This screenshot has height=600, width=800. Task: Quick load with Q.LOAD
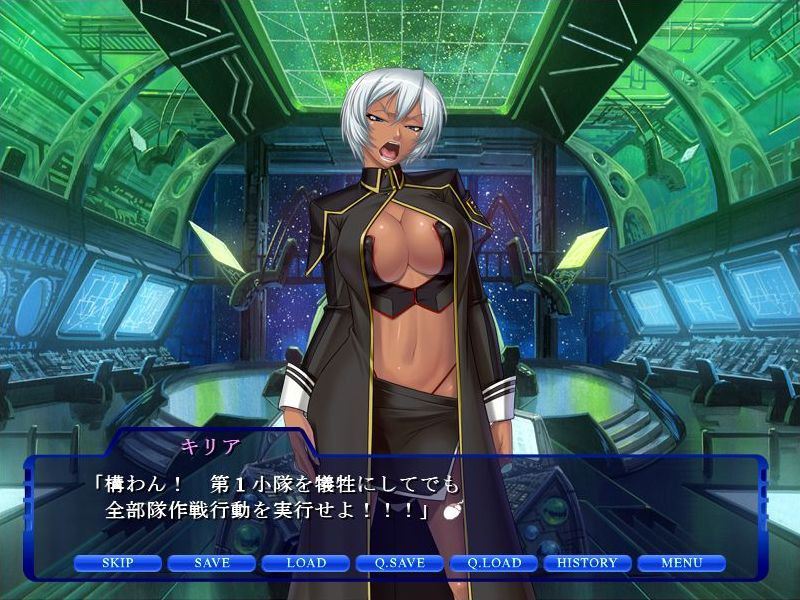tap(494, 563)
